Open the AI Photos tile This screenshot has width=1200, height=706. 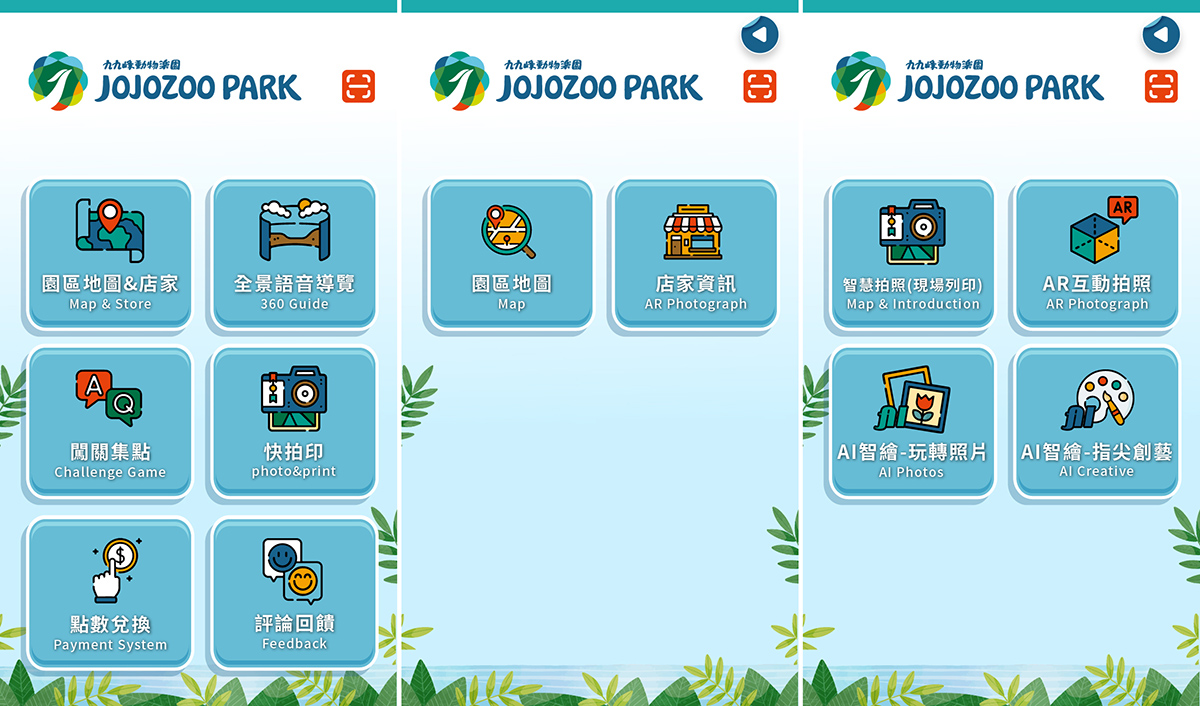coord(912,422)
